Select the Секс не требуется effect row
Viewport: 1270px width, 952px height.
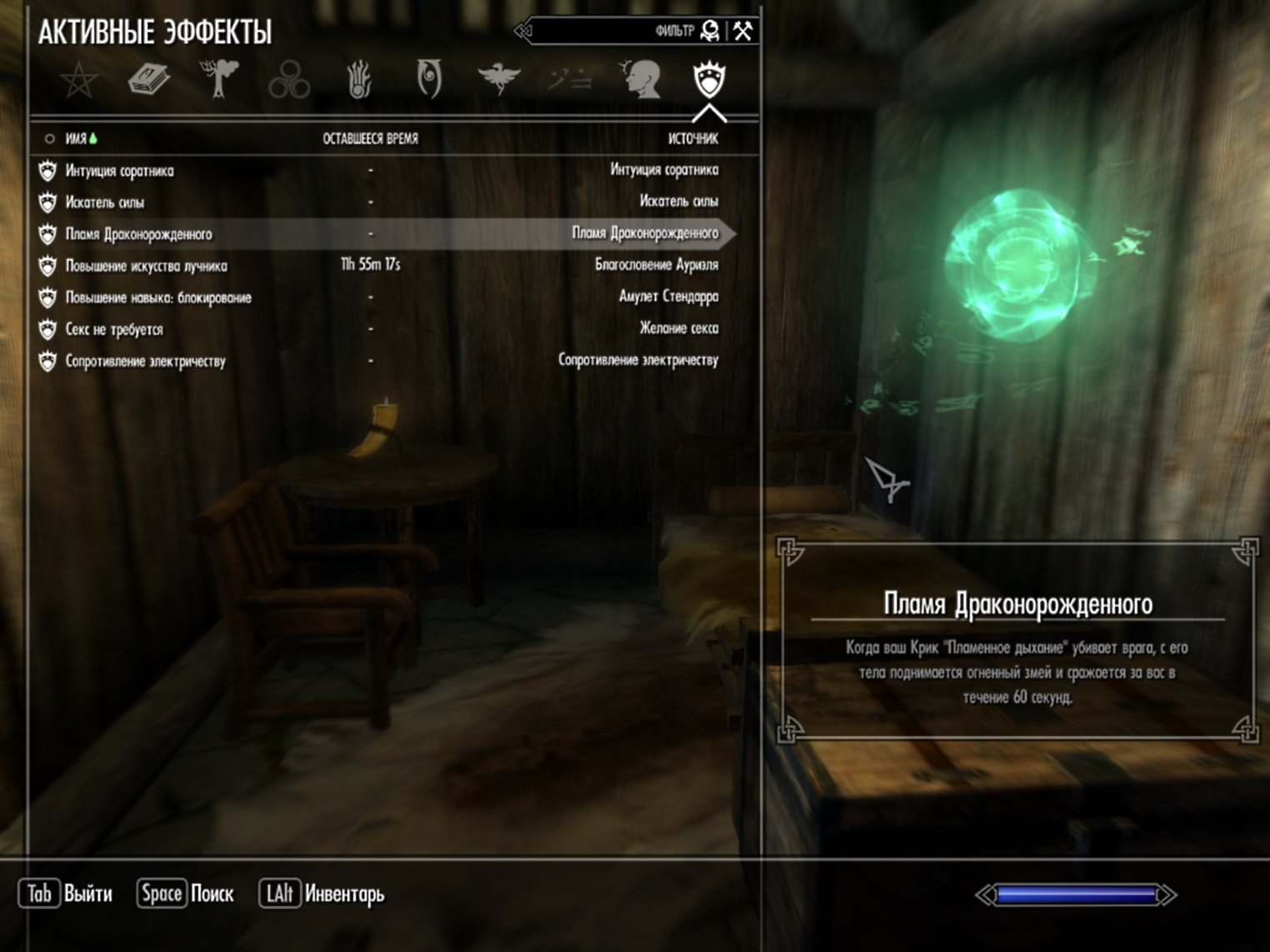coord(114,329)
